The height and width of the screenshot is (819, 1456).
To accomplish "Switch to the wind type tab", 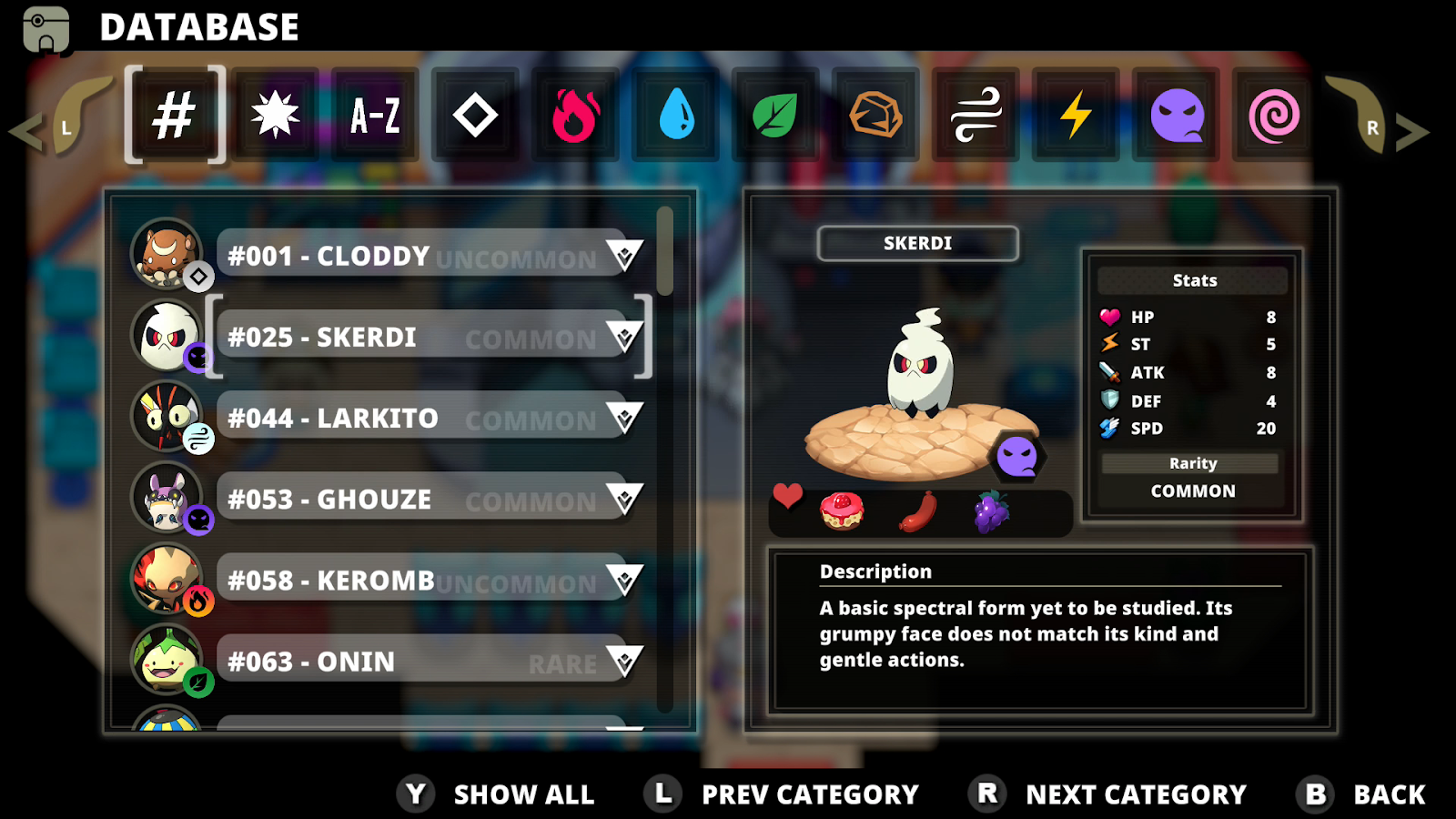I will 976,116.
